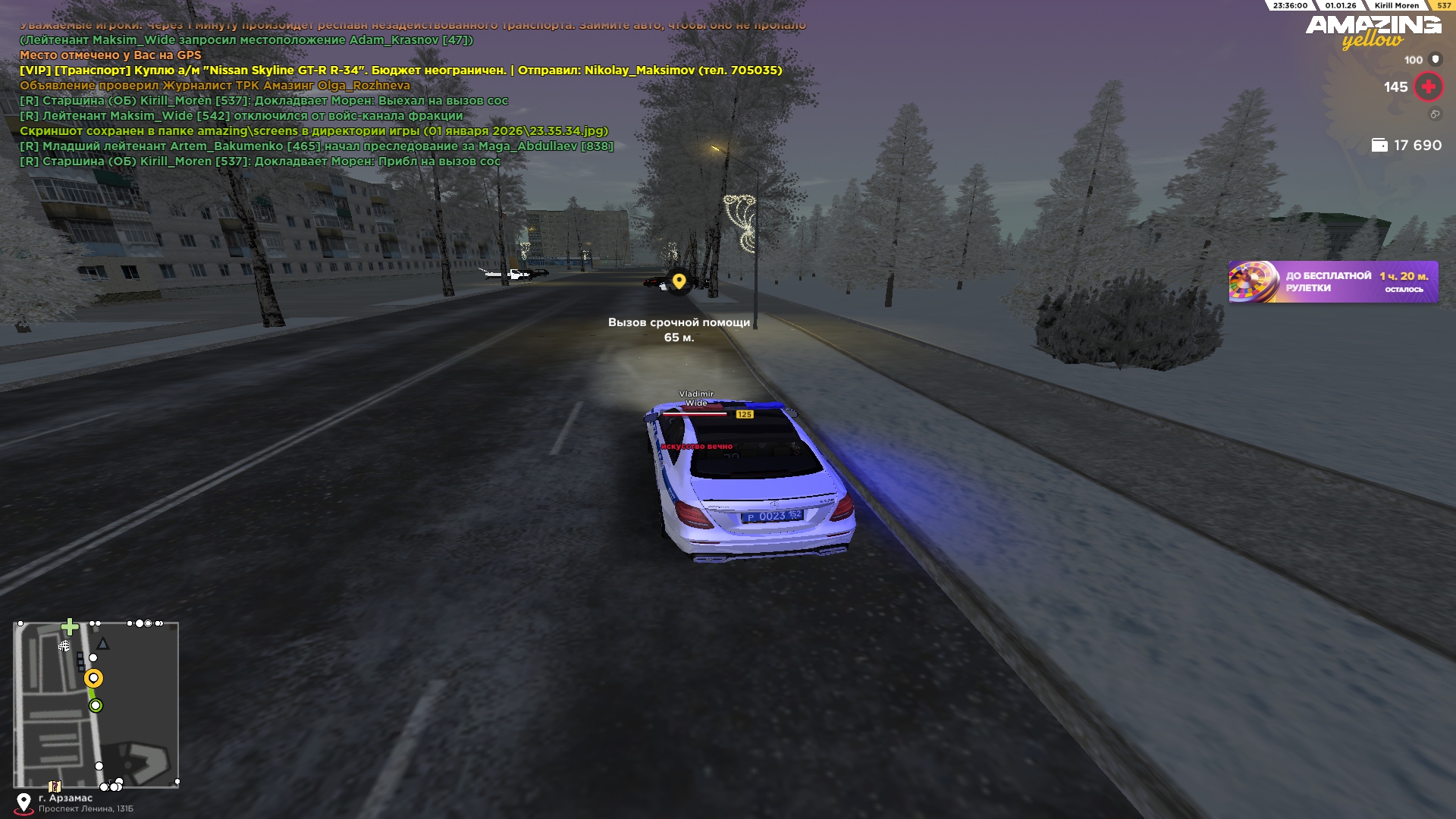Select the yellow destination marker on the minimap
1456x819 pixels.
tap(93, 678)
